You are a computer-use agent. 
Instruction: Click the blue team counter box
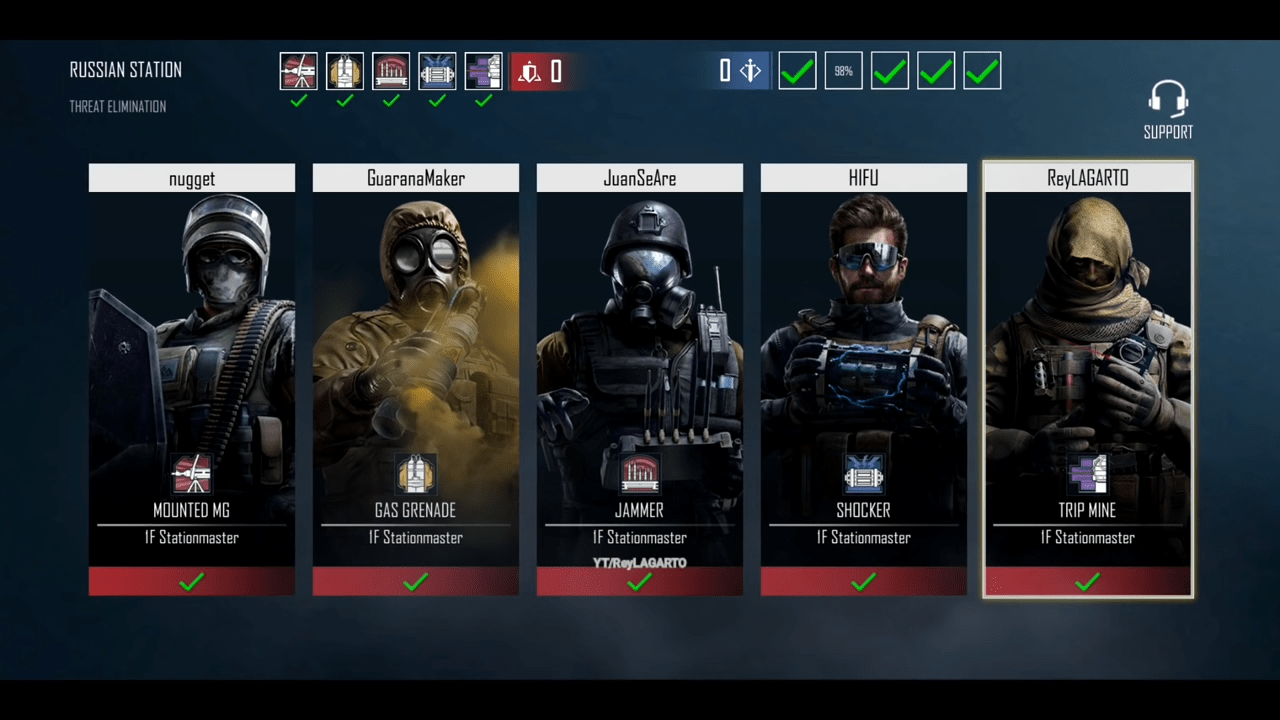[738, 71]
